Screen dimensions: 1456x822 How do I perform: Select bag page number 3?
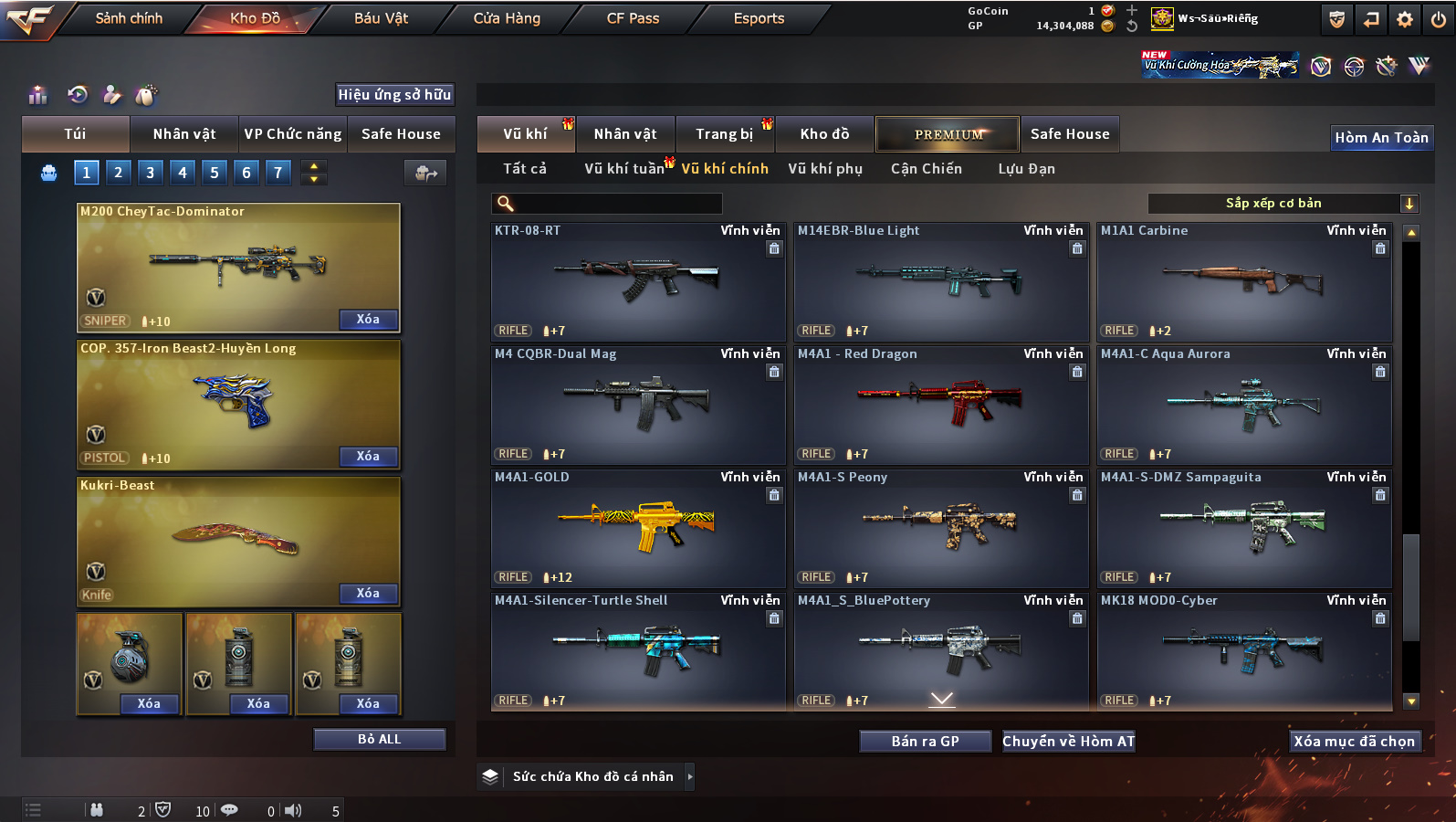pos(151,172)
